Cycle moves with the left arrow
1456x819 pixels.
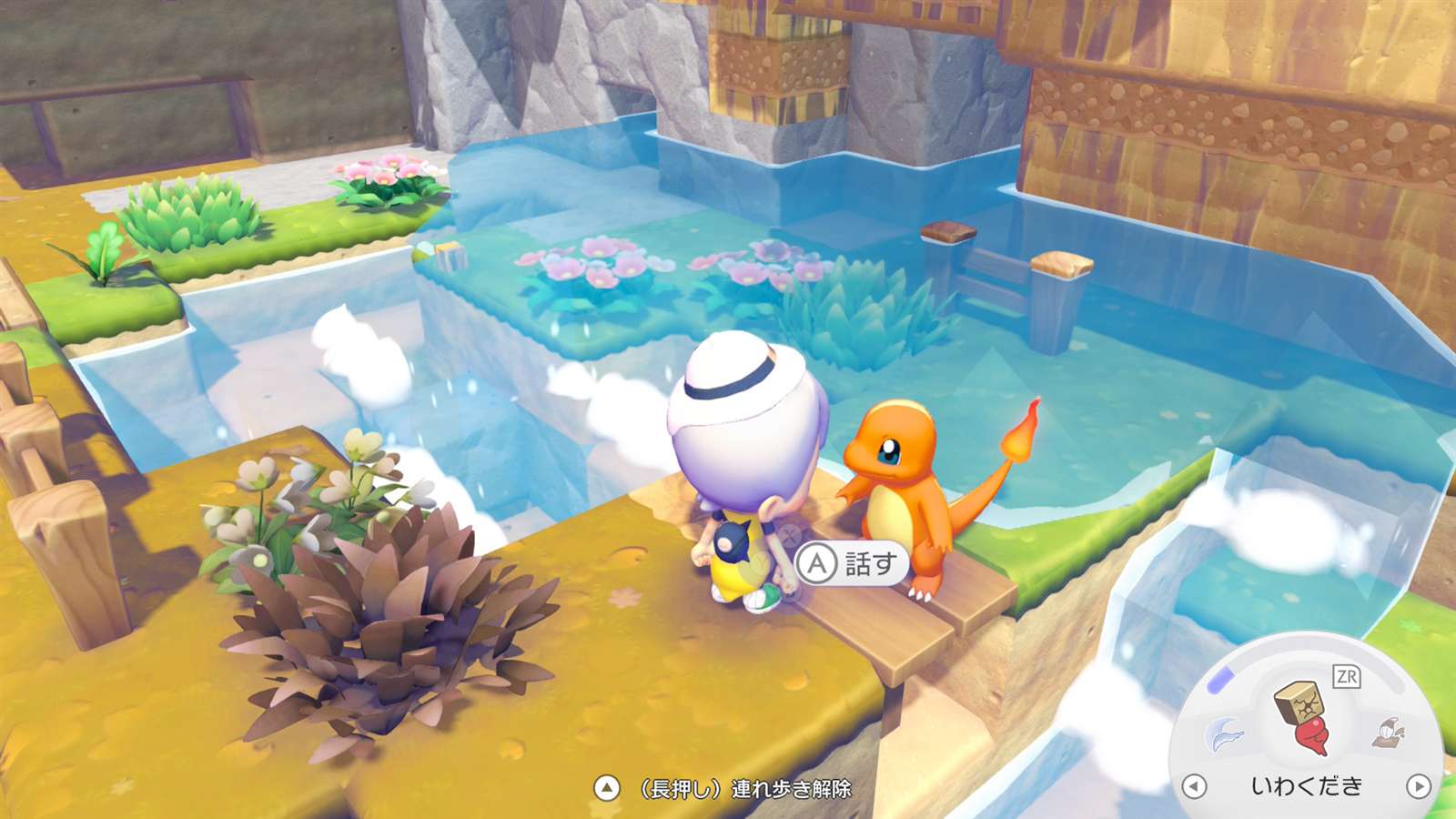click(1194, 785)
